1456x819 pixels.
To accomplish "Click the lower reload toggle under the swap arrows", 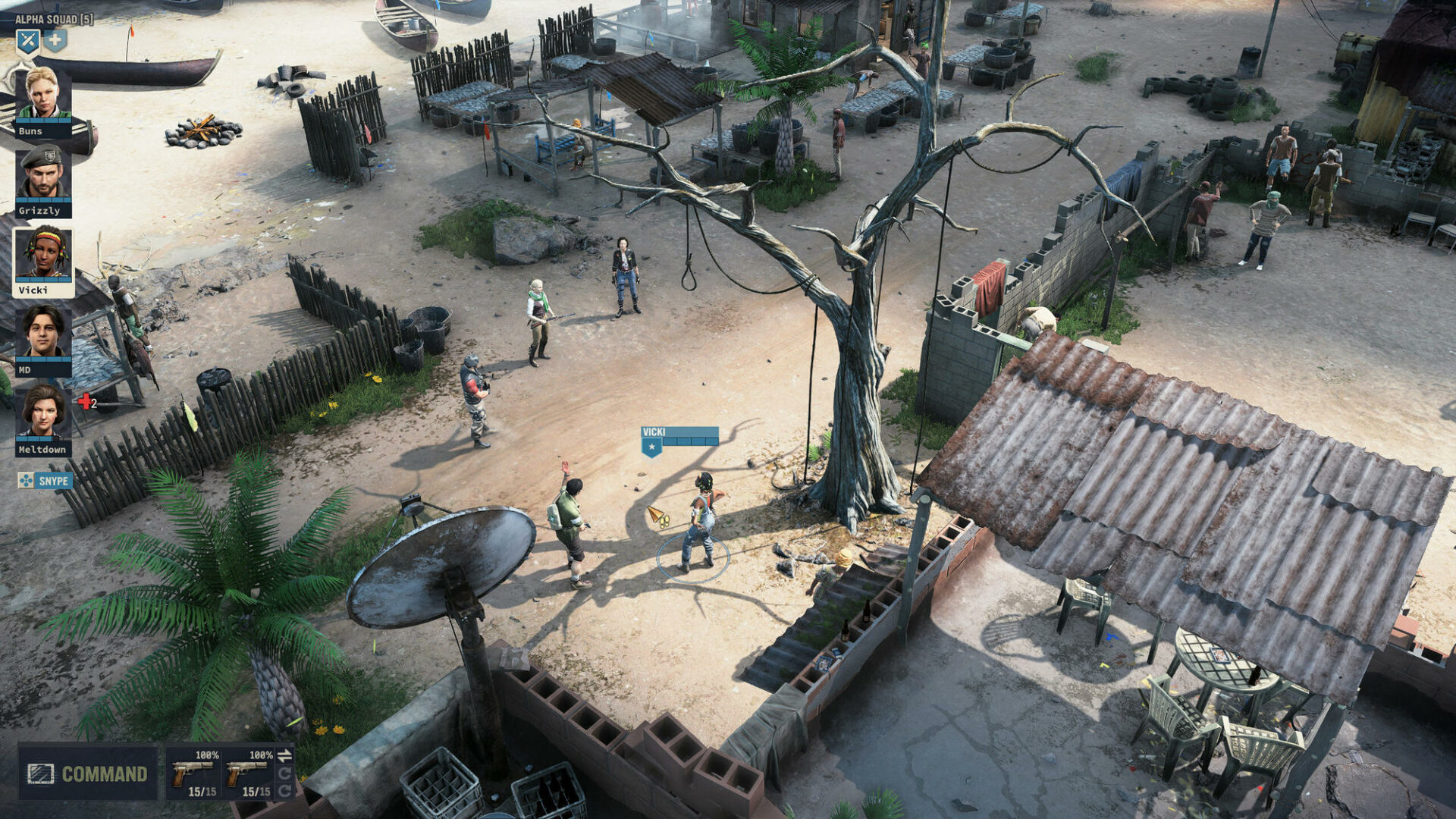I will click(x=284, y=791).
